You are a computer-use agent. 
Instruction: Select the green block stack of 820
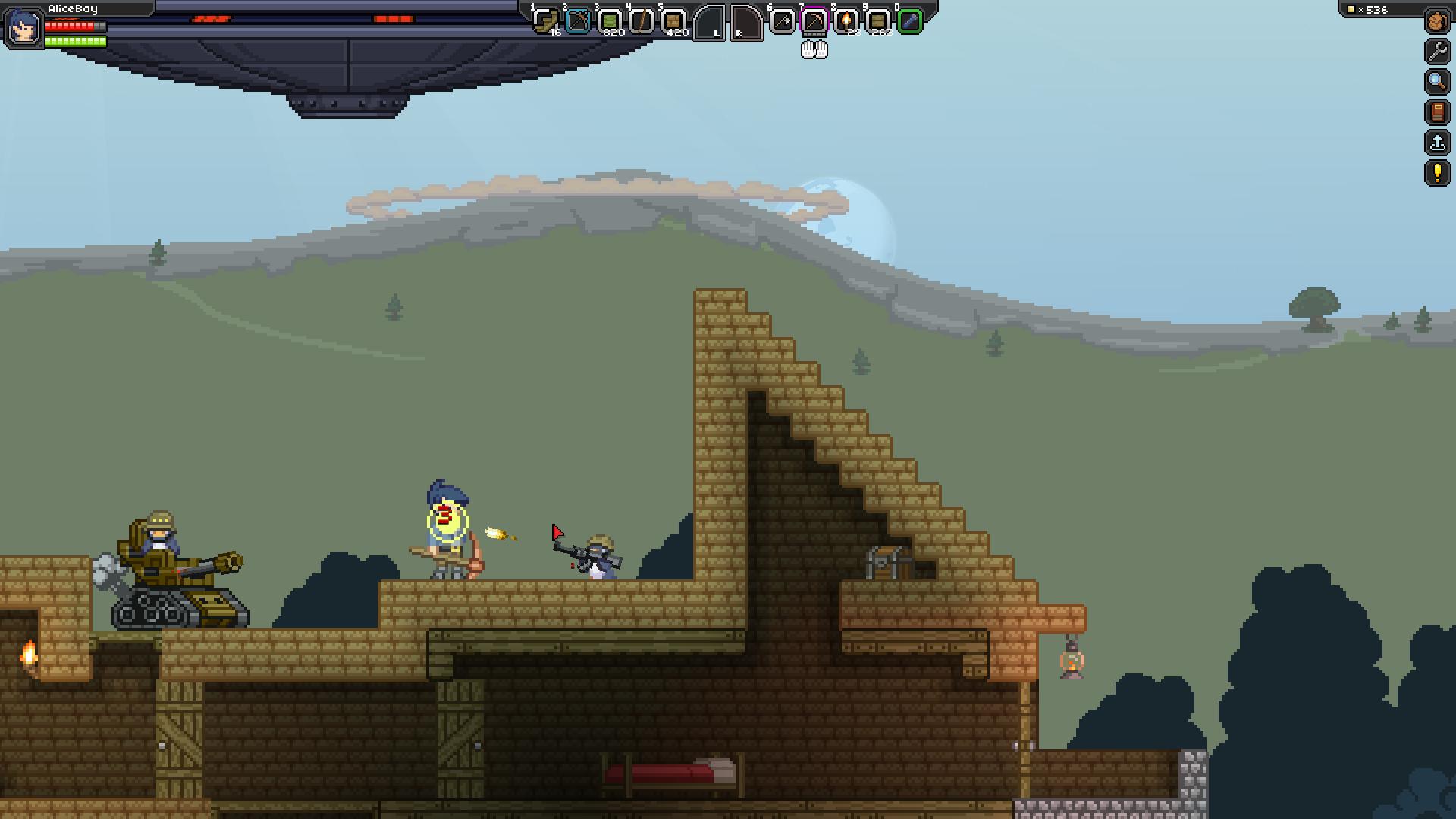(x=610, y=20)
